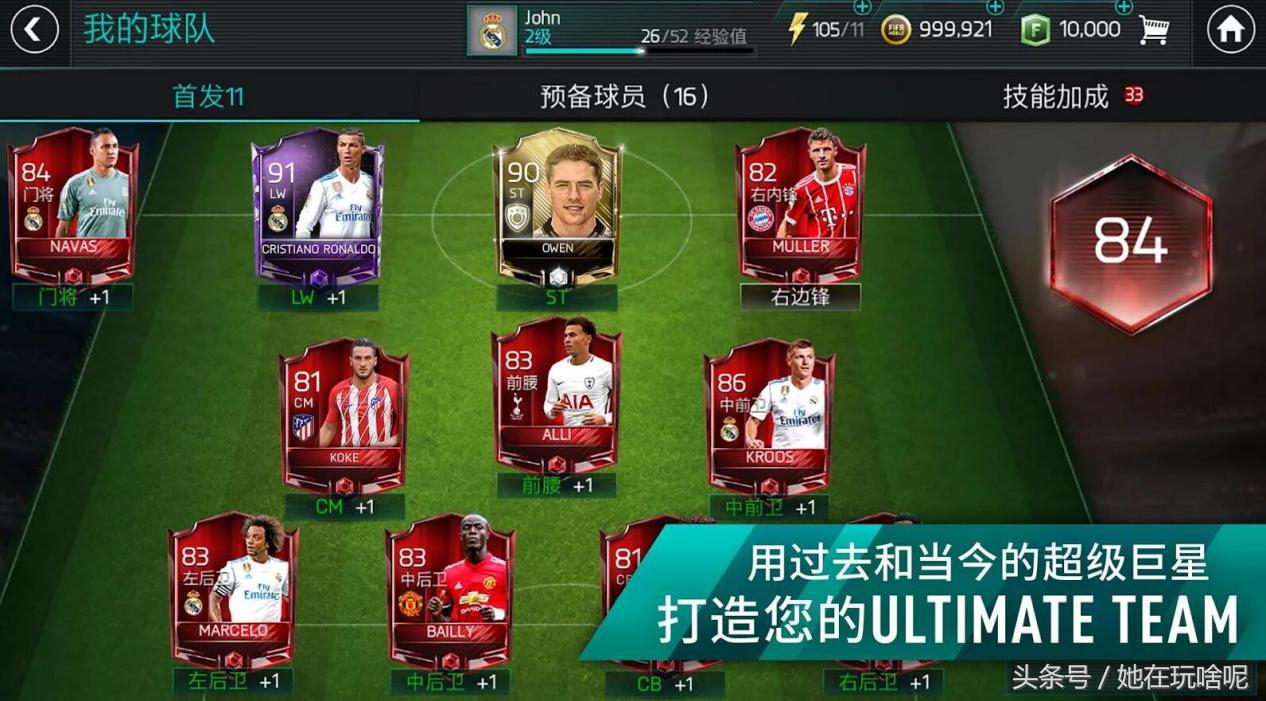Add more coins with the plus button
This screenshot has height=701, width=1266.
995,8
